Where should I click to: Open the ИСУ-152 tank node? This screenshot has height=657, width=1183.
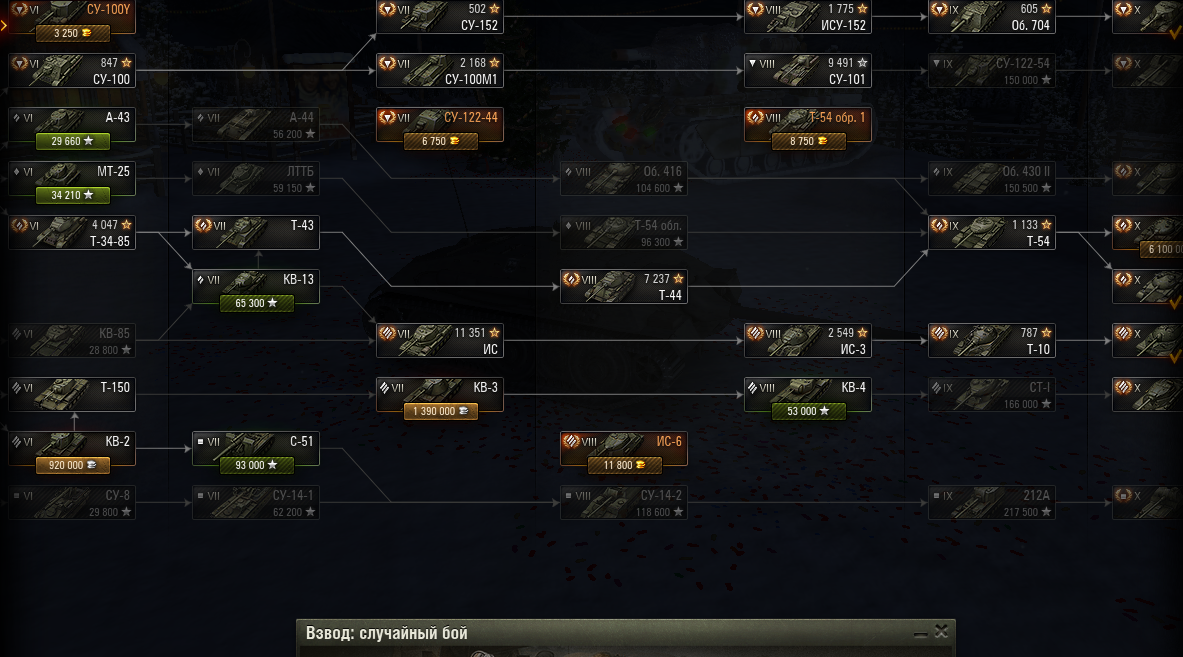[806, 17]
